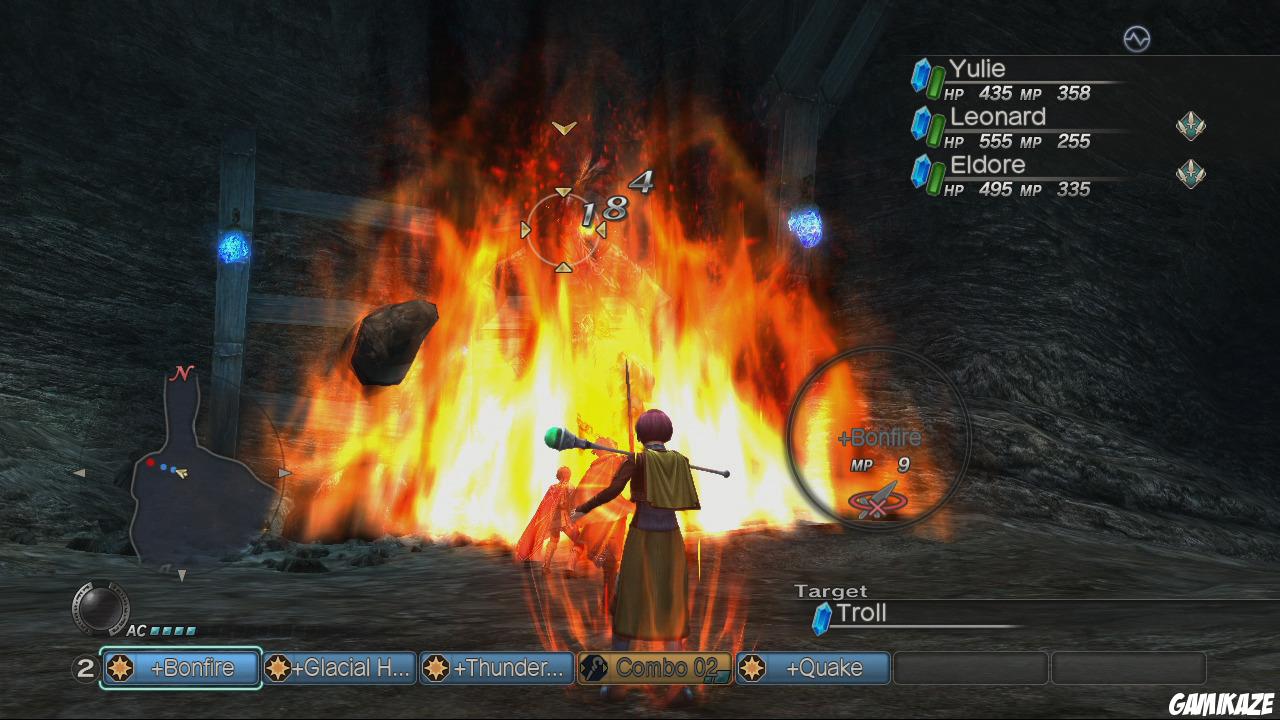
Task: Choose the +Thunder... spell slot
Action: coord(497,668)
